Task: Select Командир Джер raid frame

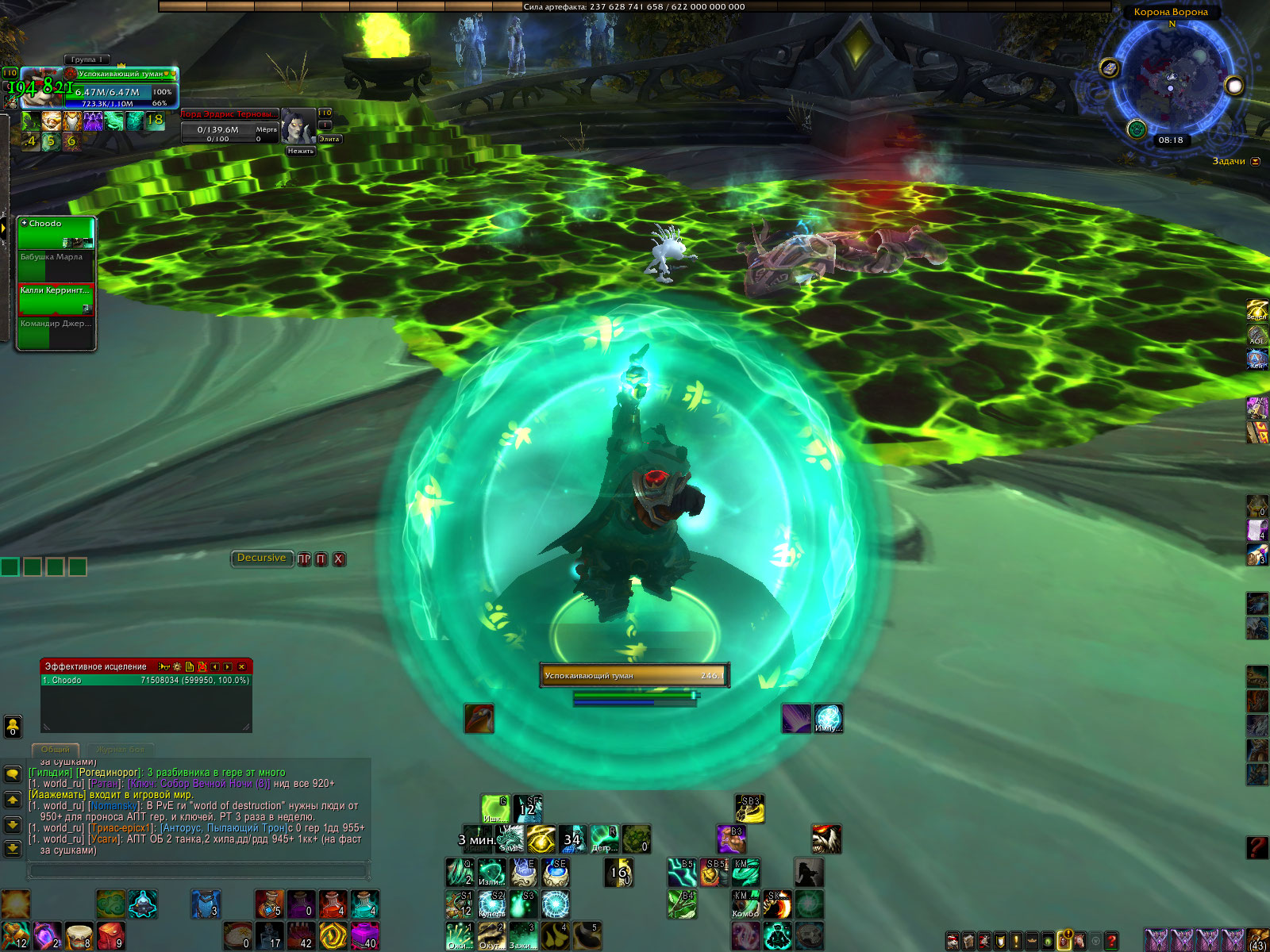Action: click(56, 333)
